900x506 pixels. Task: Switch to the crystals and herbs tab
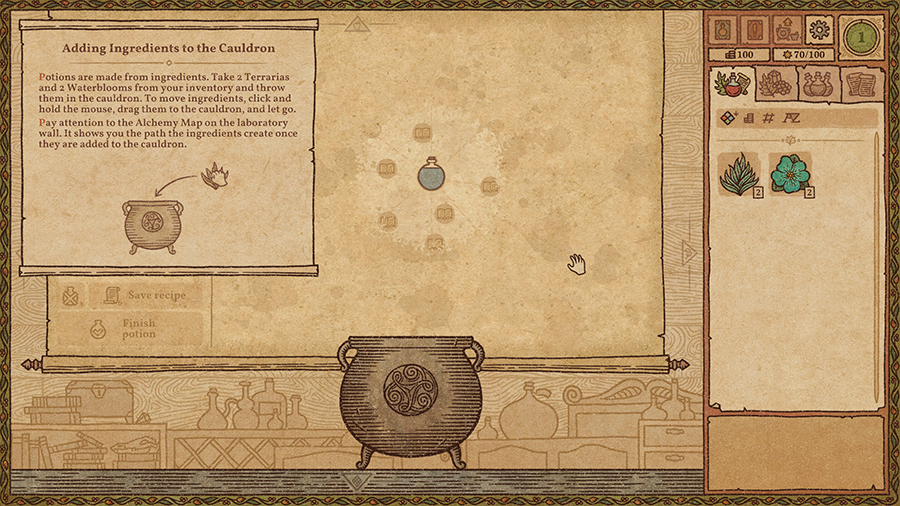click(x=773, y=85)
